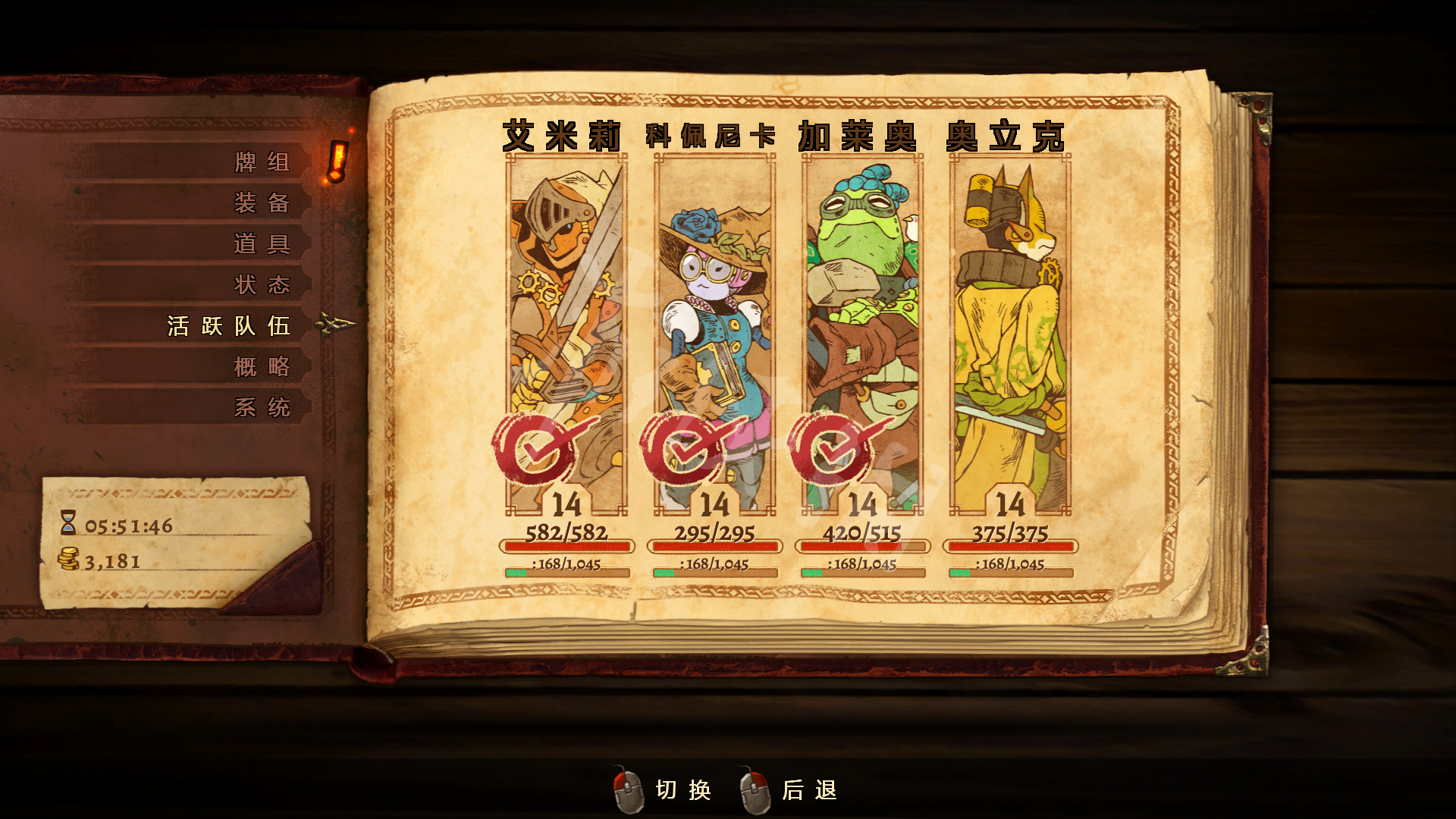The width and height of the screenshot is (1456, 819).
Task: Click the 切换 switch button
Action: click(x=664, y=790)
